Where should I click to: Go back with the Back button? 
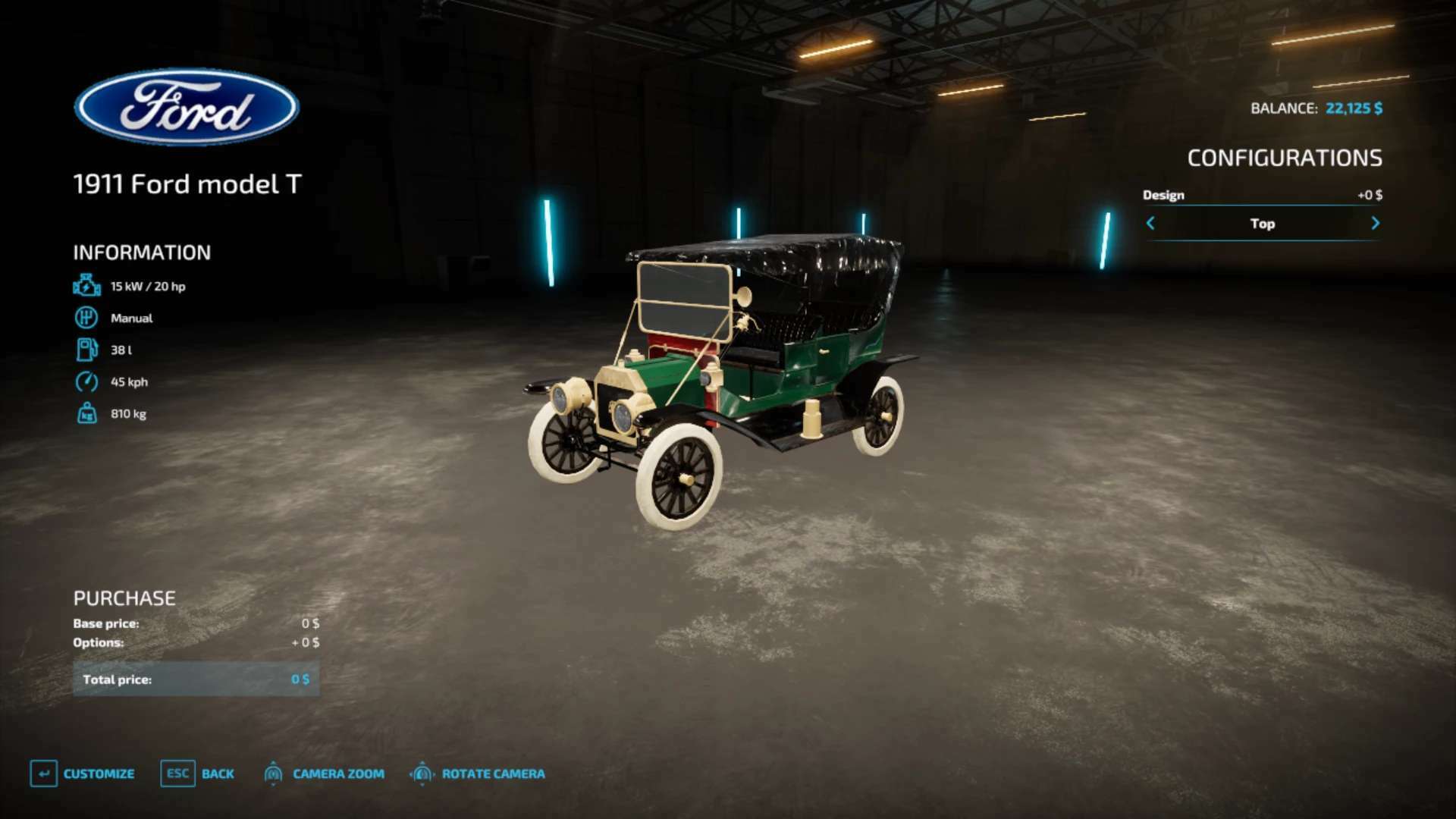click(197, 773)
